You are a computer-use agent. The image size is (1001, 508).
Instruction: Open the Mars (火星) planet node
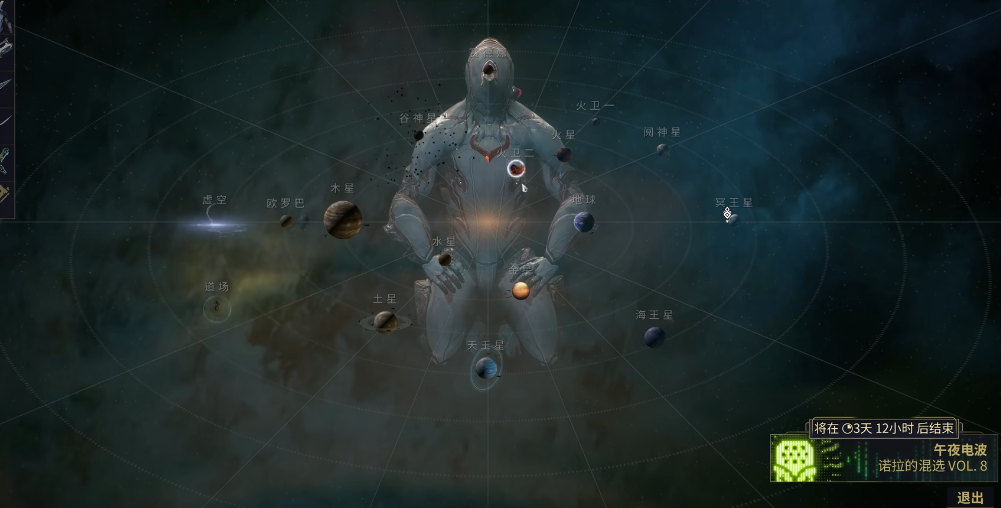[x=564, y=154]
